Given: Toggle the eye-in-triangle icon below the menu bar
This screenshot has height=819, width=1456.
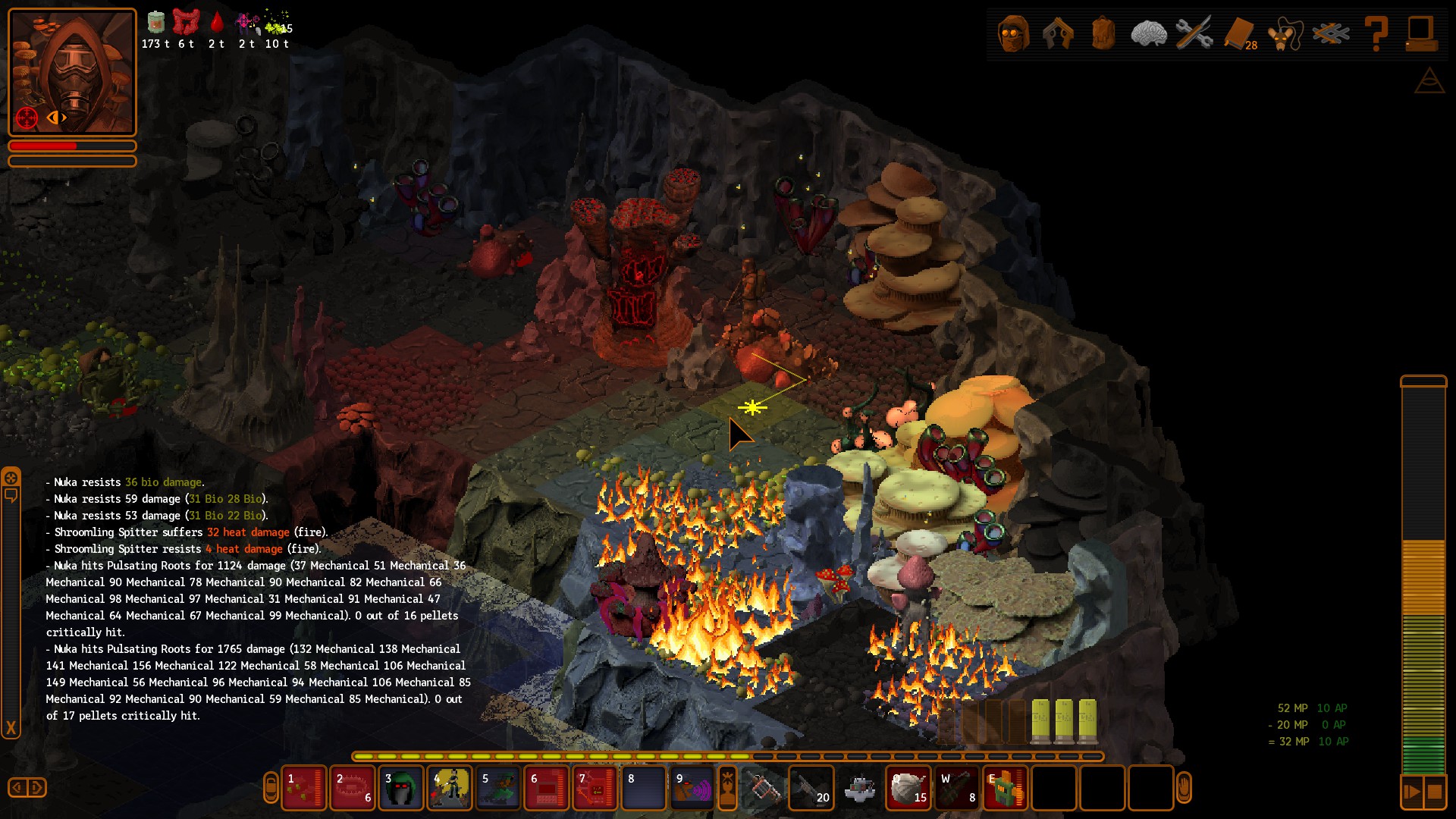Looking at the screenshot, I should 1429,81.
